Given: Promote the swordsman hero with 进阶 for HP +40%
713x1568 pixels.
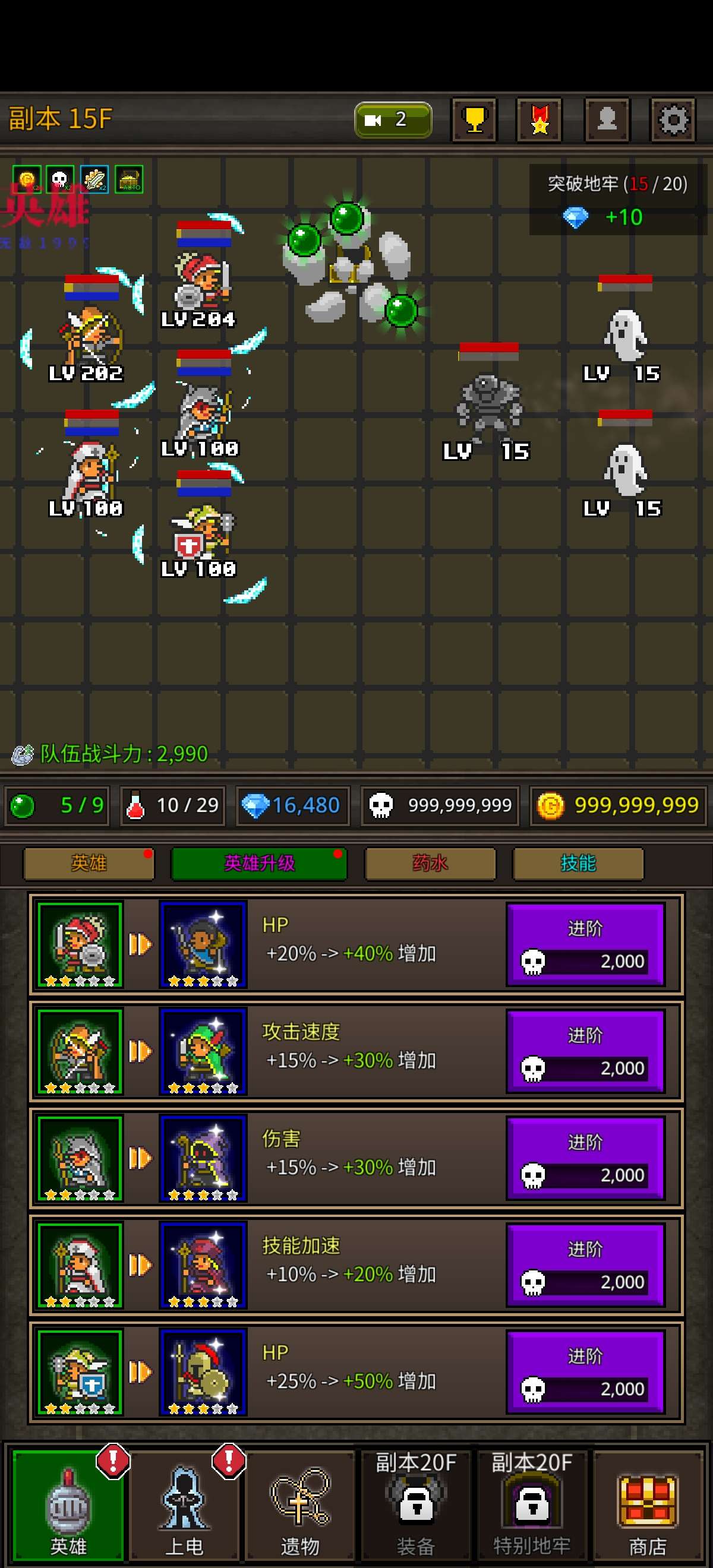Looking at the screenshot, I should (585, 945).
